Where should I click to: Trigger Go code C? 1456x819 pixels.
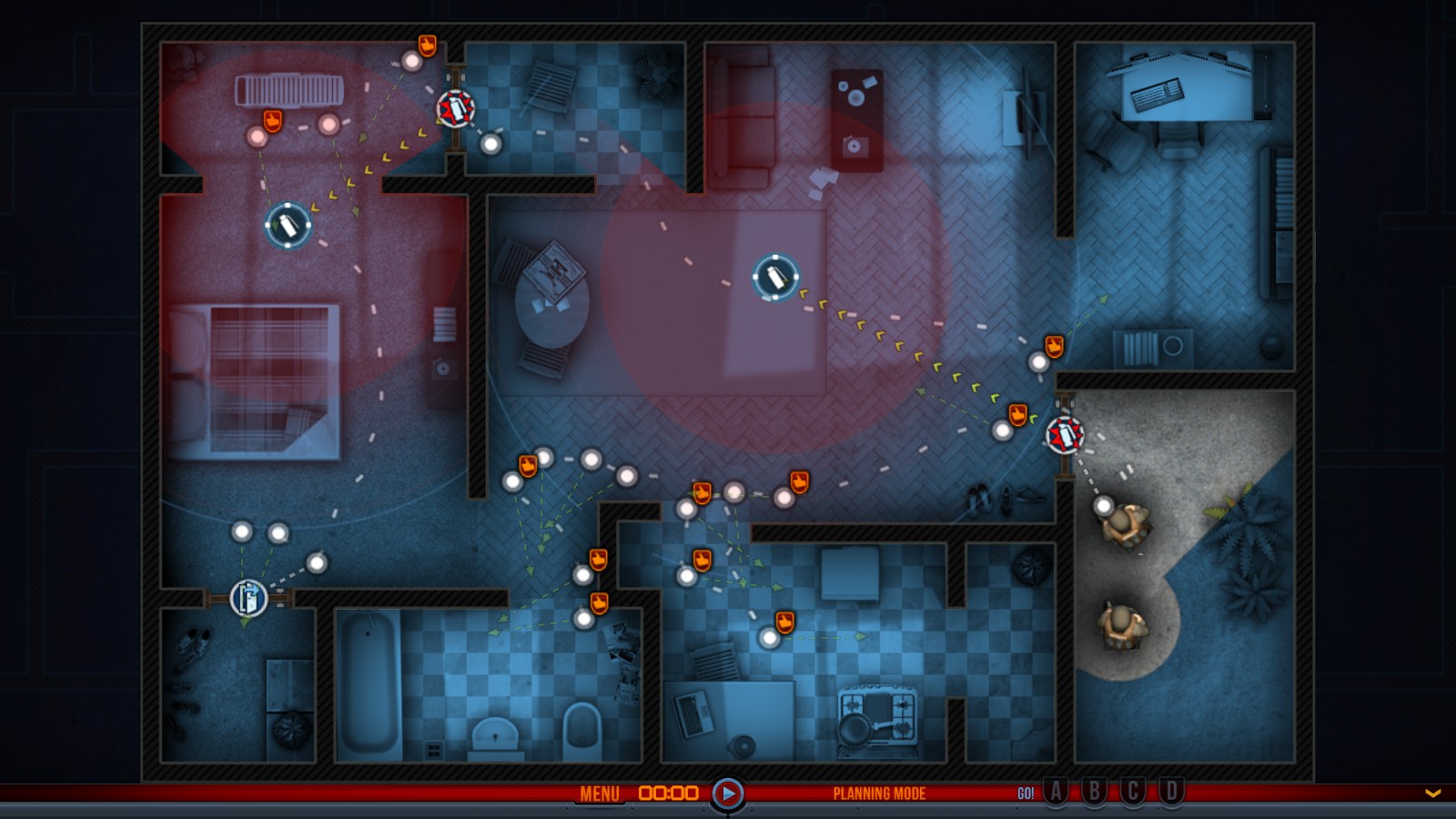1133,792
